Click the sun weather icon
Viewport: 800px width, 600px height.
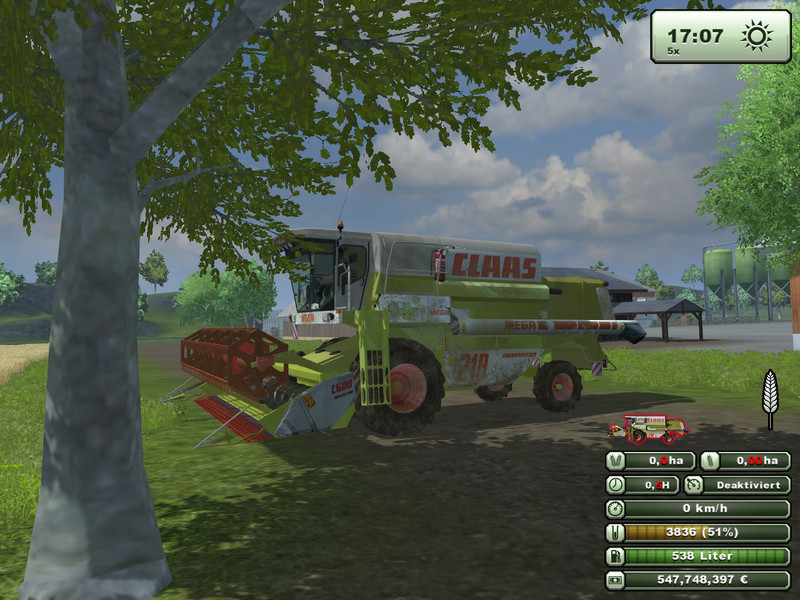click(x=756, y=36)
